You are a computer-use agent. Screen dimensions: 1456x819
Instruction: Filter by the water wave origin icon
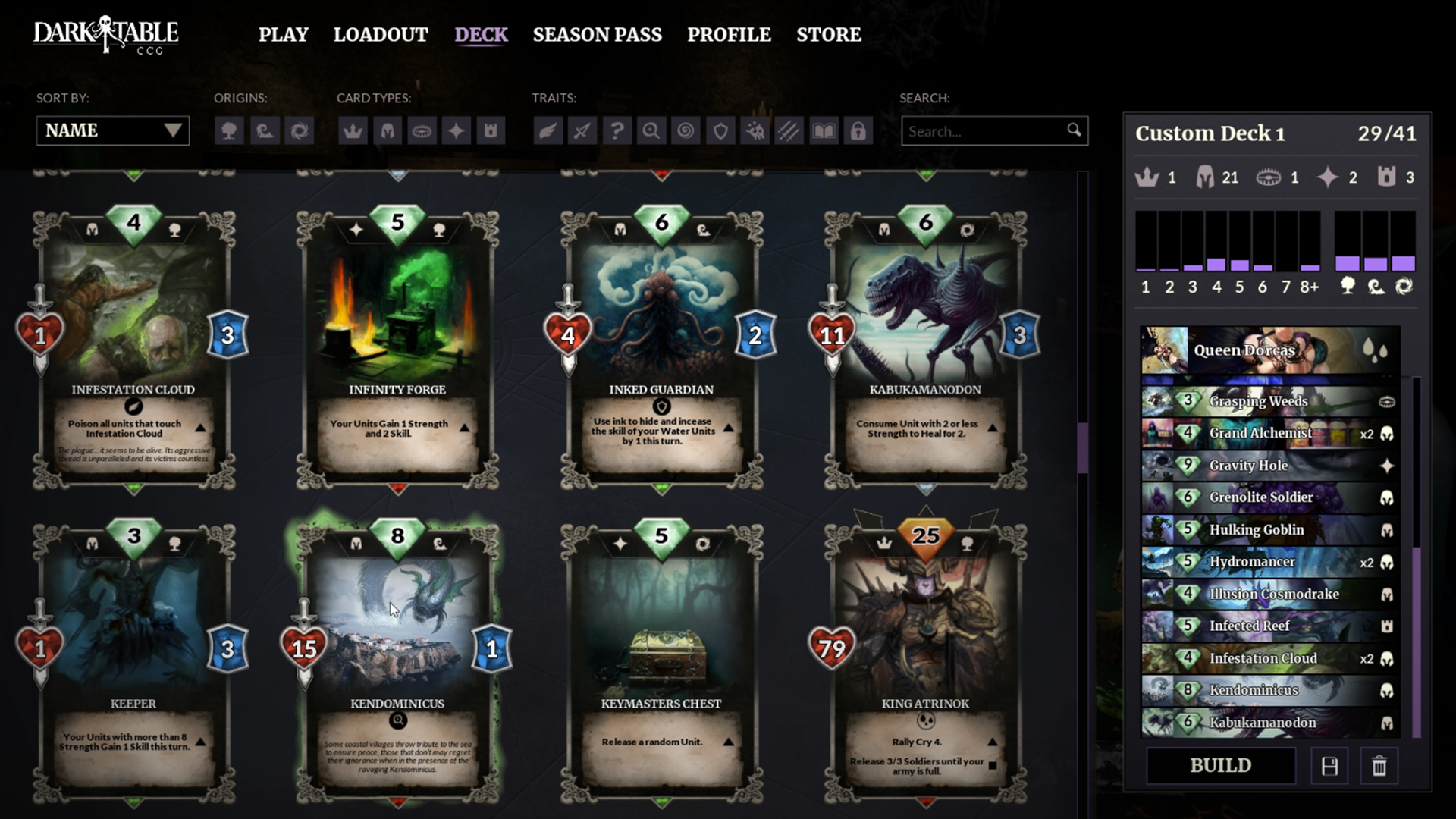[264, 130]
